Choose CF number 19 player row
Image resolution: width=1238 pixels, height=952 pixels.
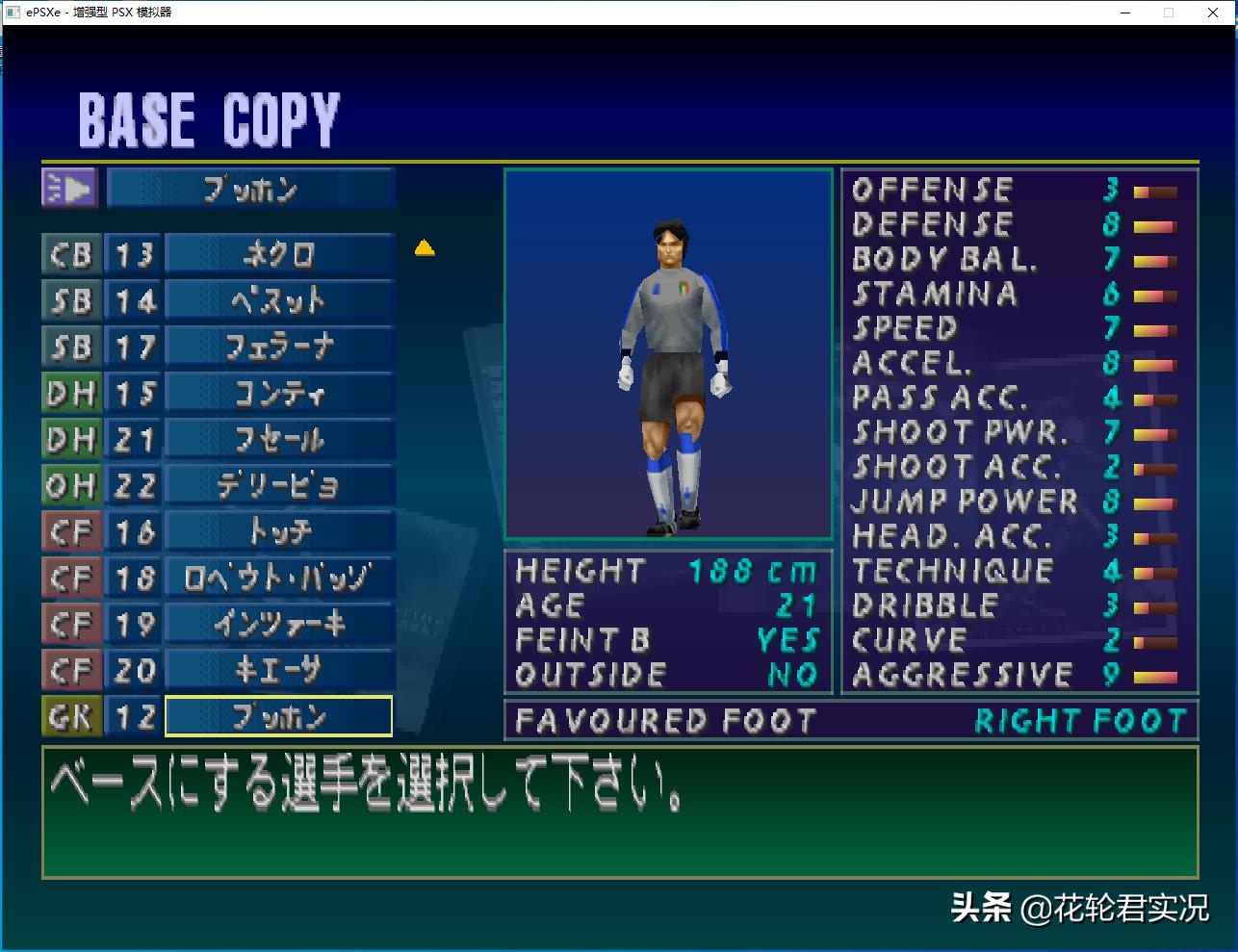pyautogui.click(x=279, y=624)
